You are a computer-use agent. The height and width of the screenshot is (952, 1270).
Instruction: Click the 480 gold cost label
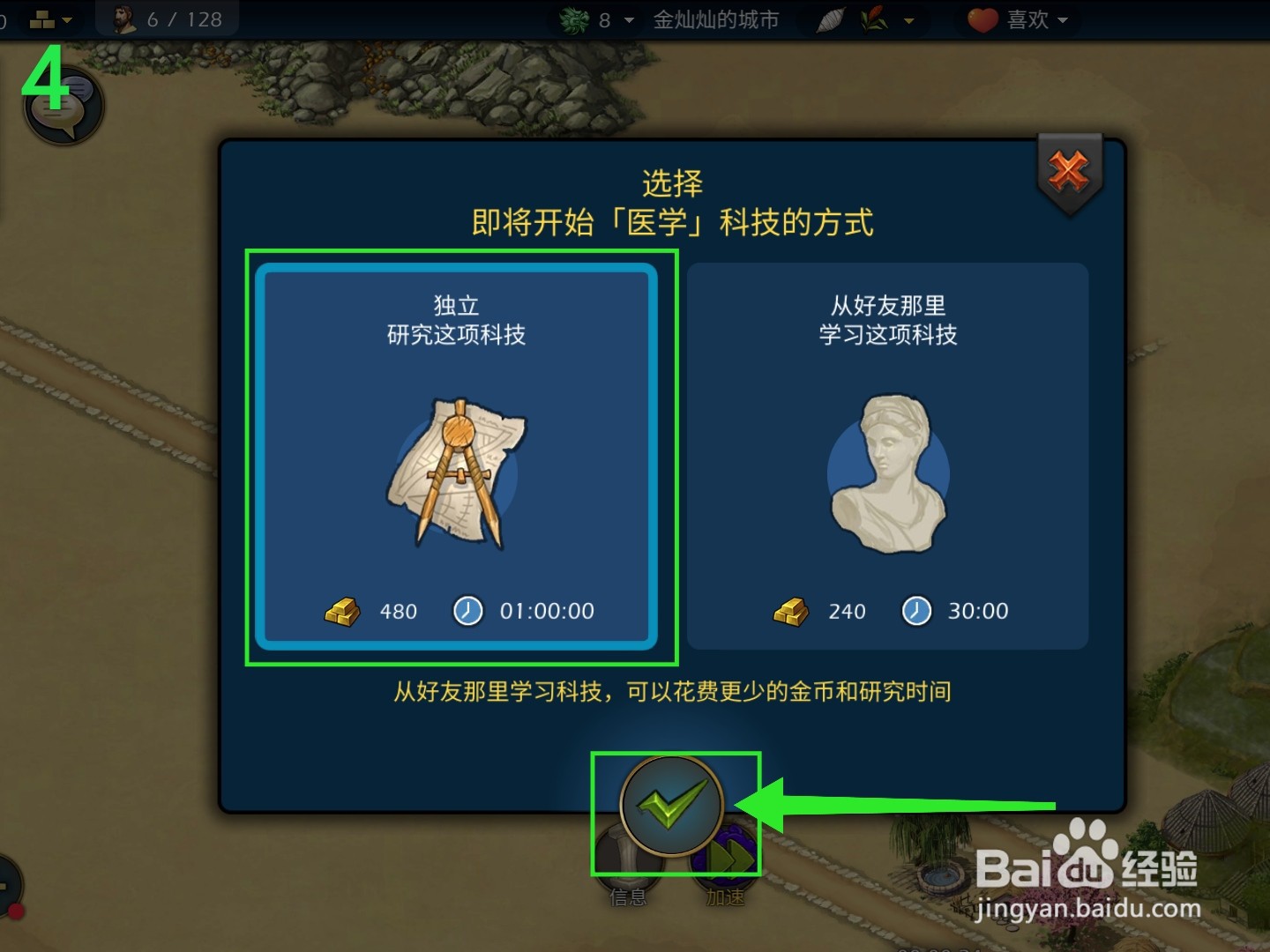[x=399, y=610]
